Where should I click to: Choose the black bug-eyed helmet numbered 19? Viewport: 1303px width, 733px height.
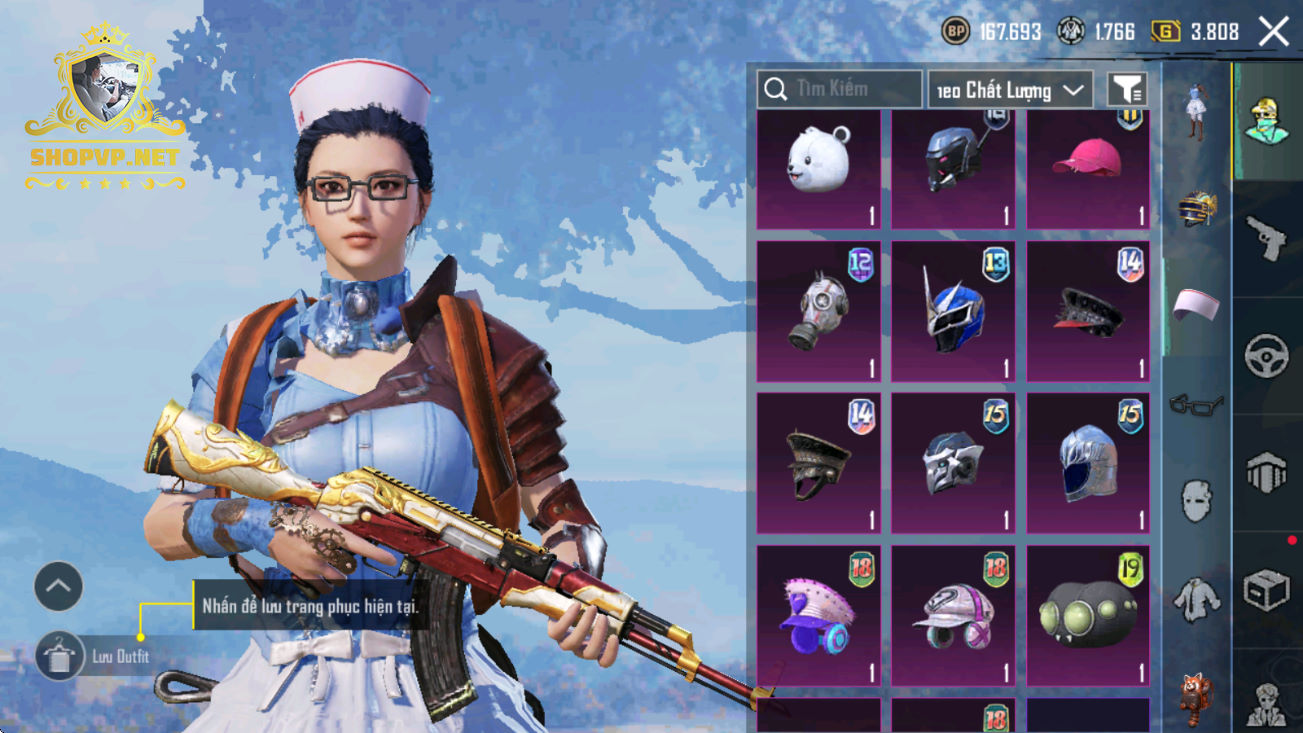[1087, 616]
